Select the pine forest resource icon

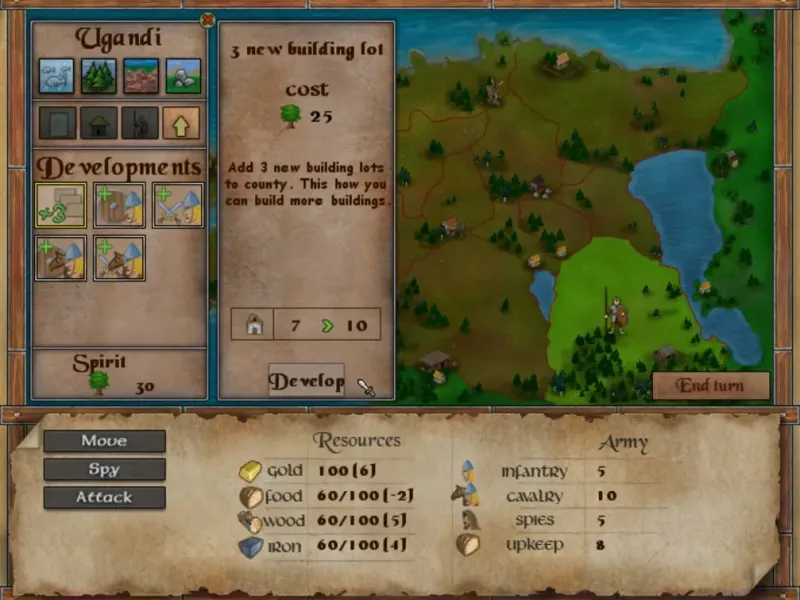99,75
